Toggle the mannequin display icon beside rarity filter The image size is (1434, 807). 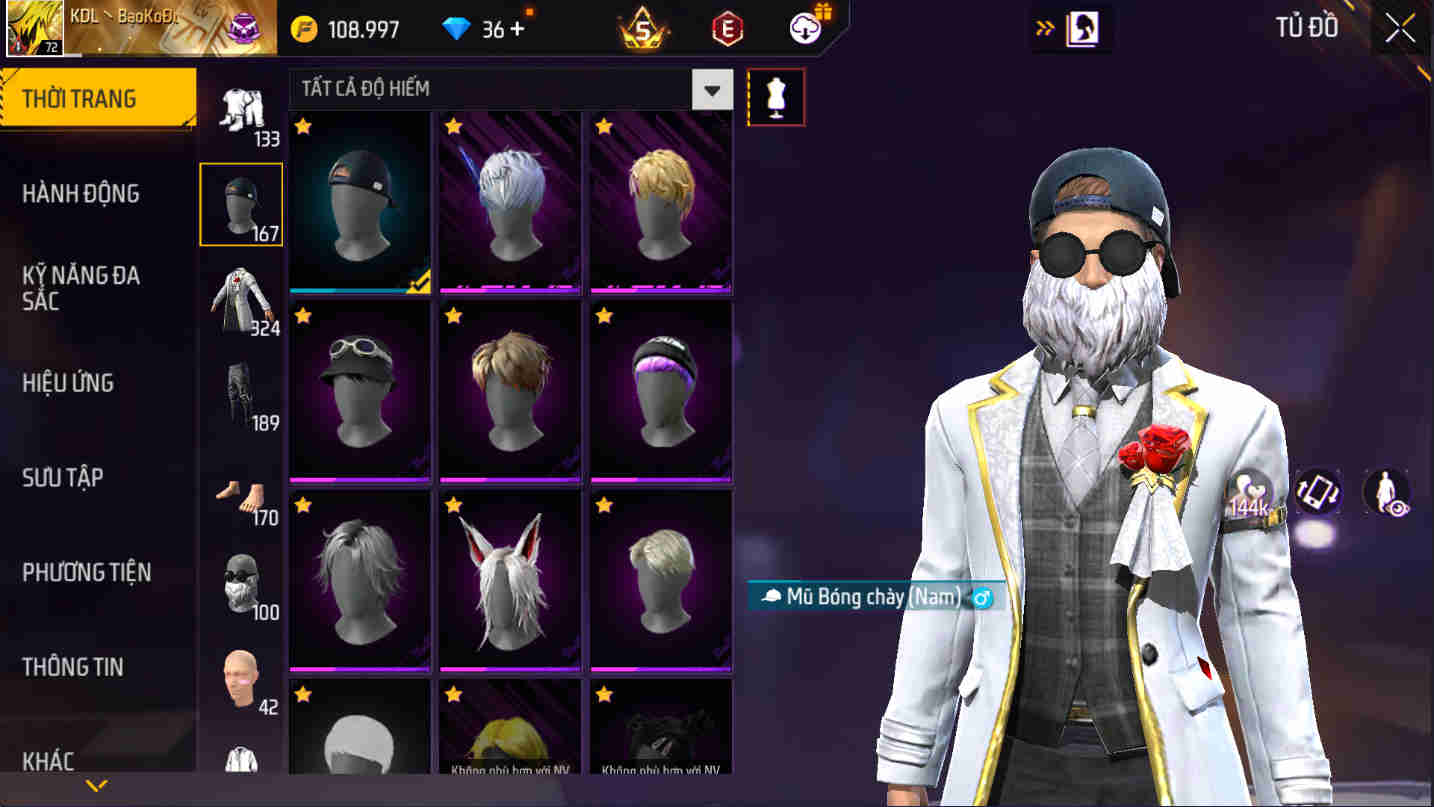point(777,96)
